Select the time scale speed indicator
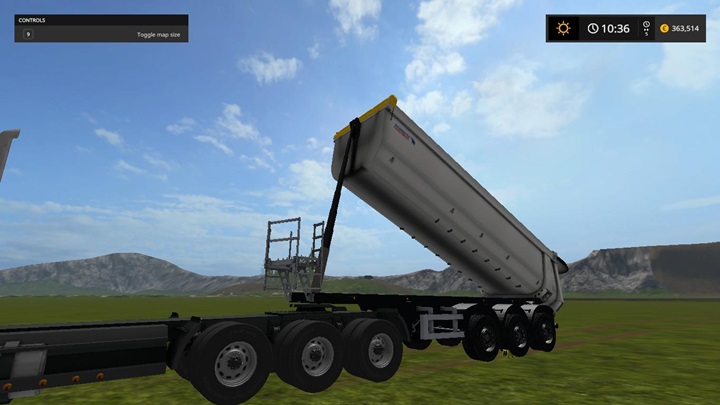 (x=646, y=28)
